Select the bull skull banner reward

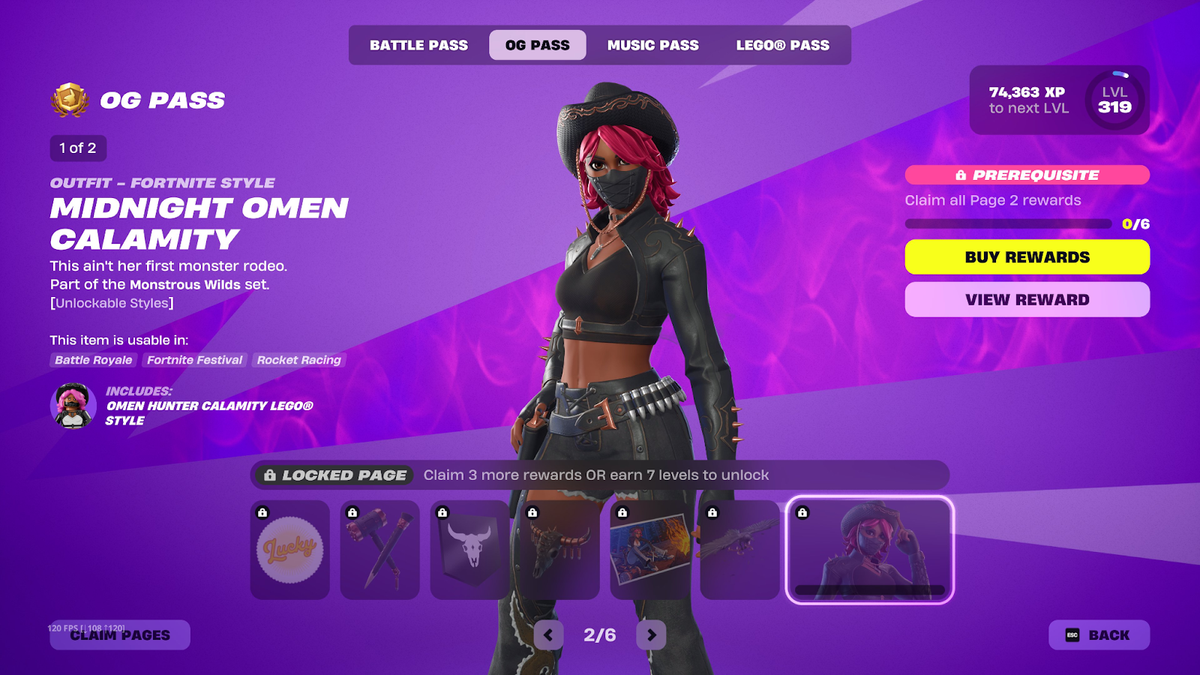pyautogui.click(x=470, y=550)
